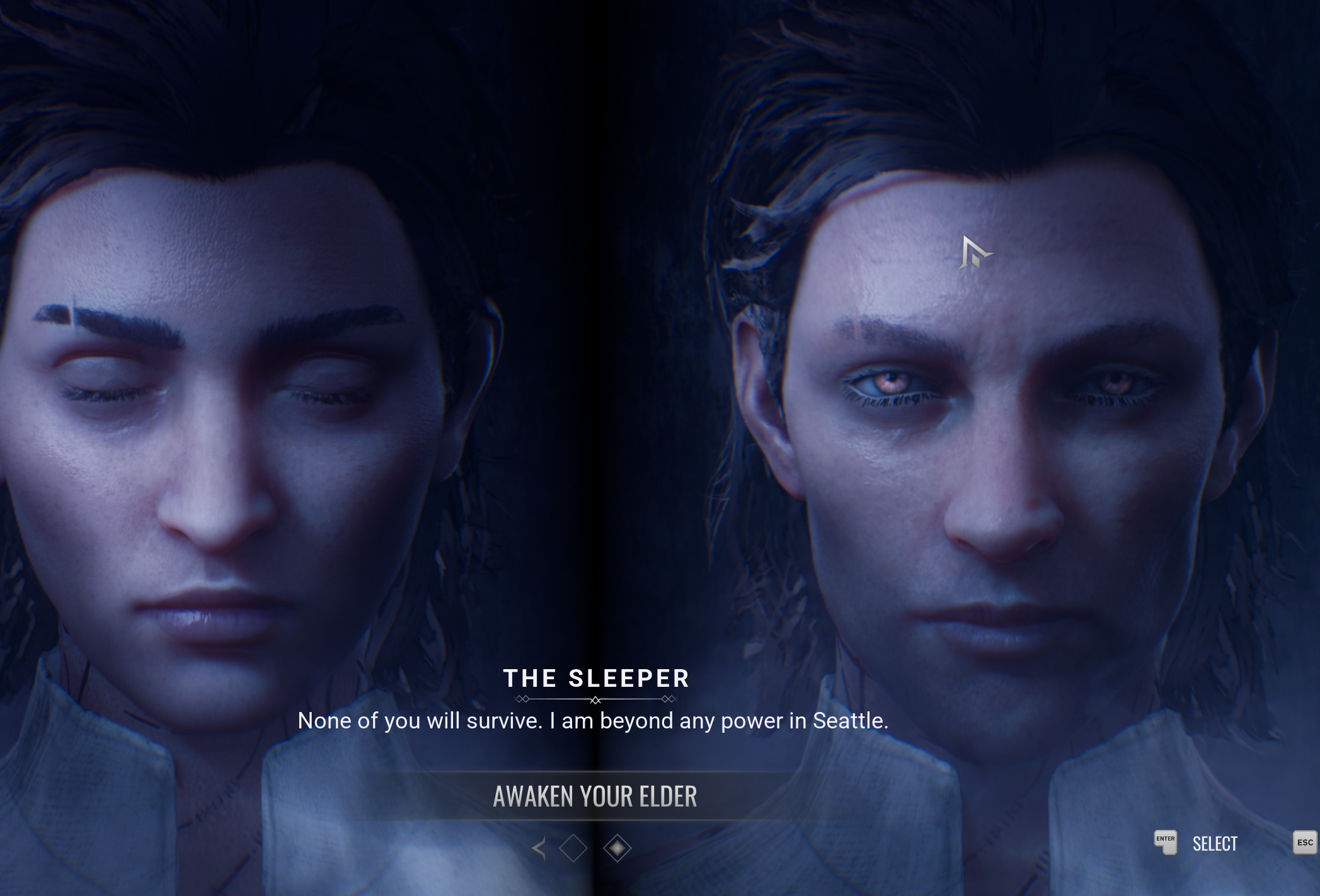This screenshot has height=896, width=1320.
Task: Click the Awaken Your Elder button
Action: click(595, 796)
